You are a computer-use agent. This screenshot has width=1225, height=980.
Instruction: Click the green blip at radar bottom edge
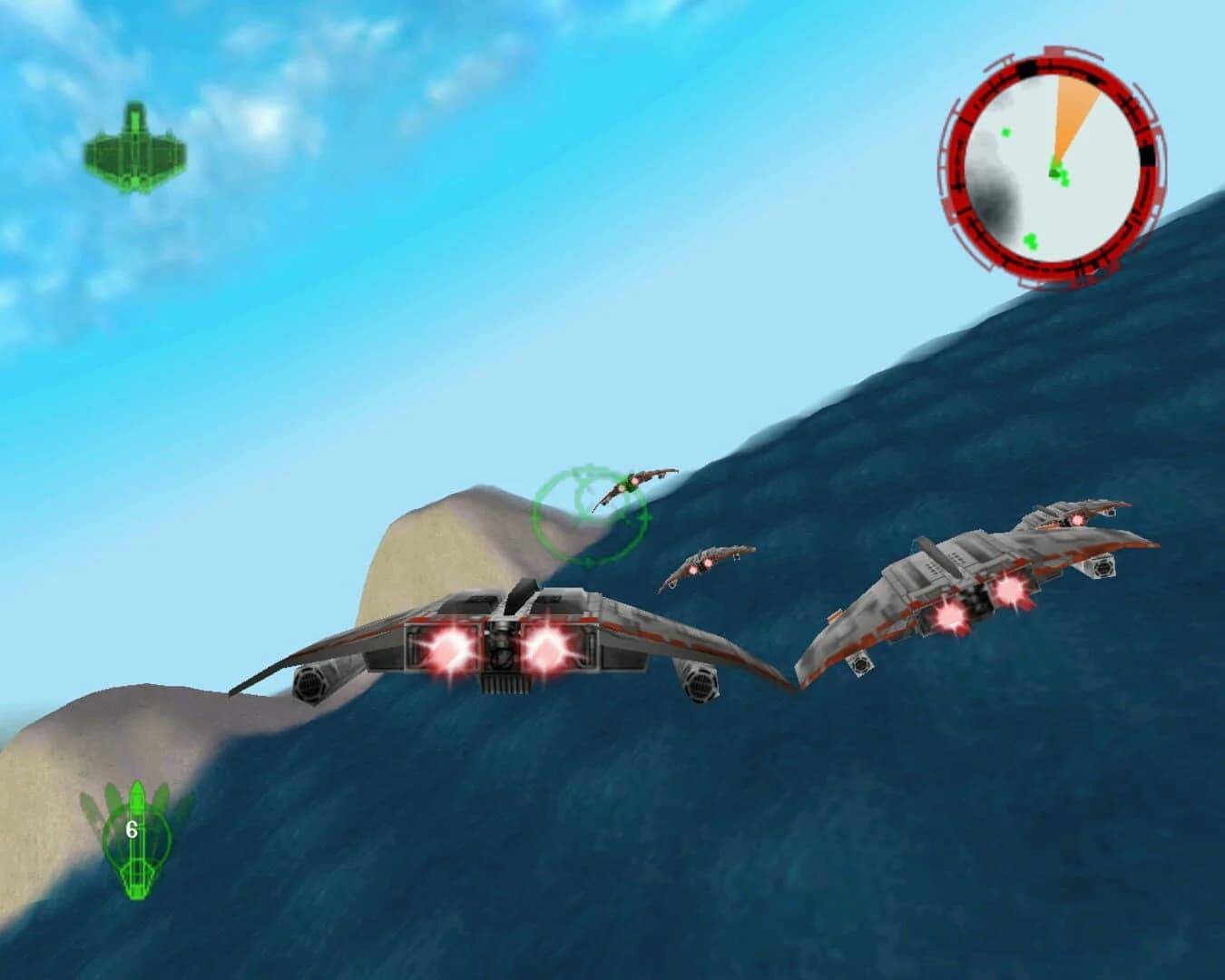click(1030, 240)
